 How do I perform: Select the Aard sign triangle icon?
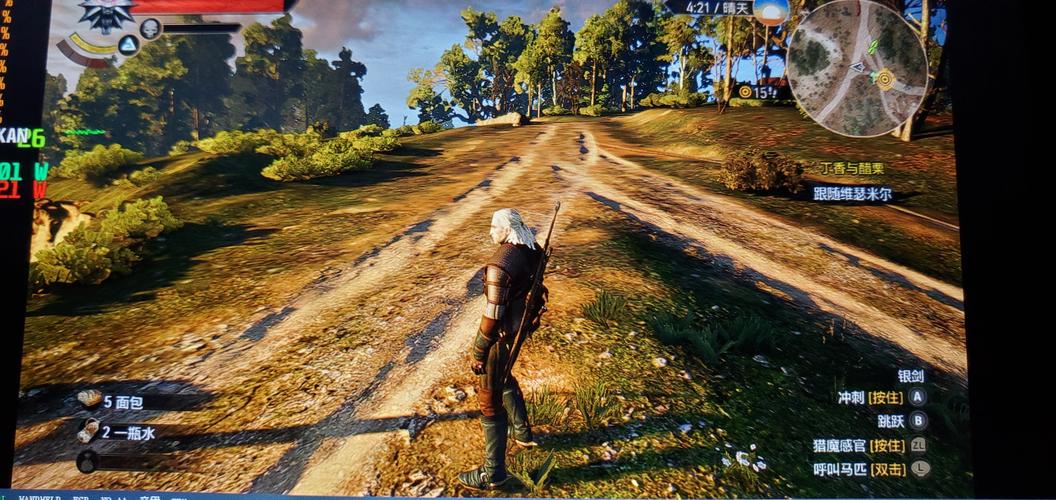[128, 45]
